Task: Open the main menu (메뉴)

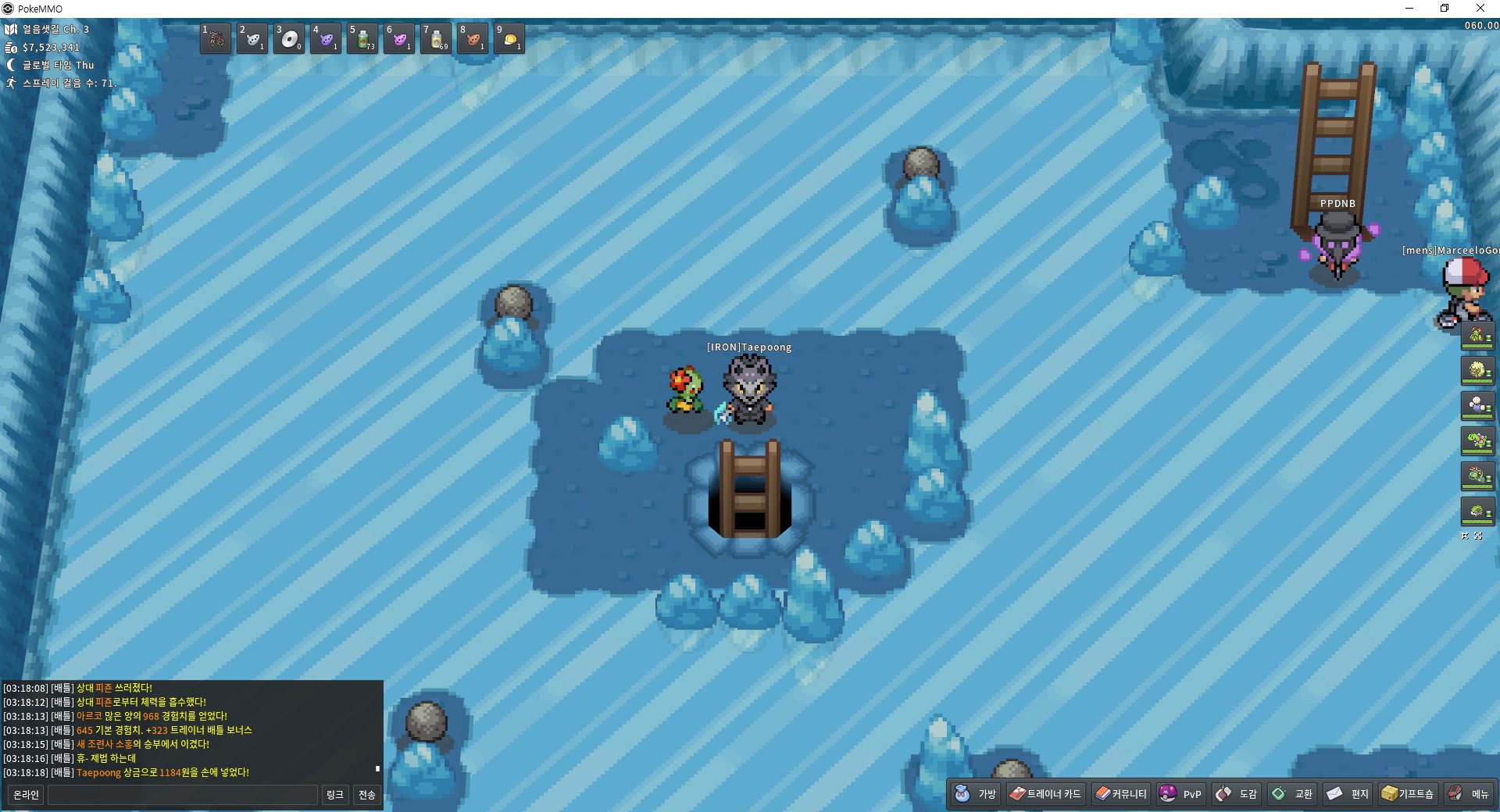Action: [x=1469, y=794]
